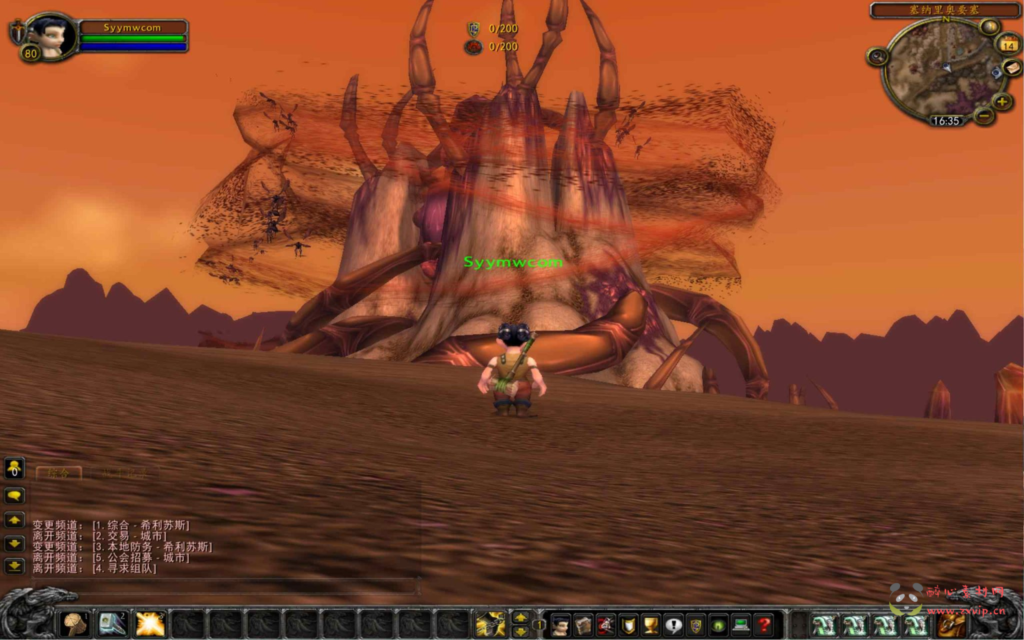Open the world map globe button
Screen dimensions: 1024x640
(x=989, y=27)
